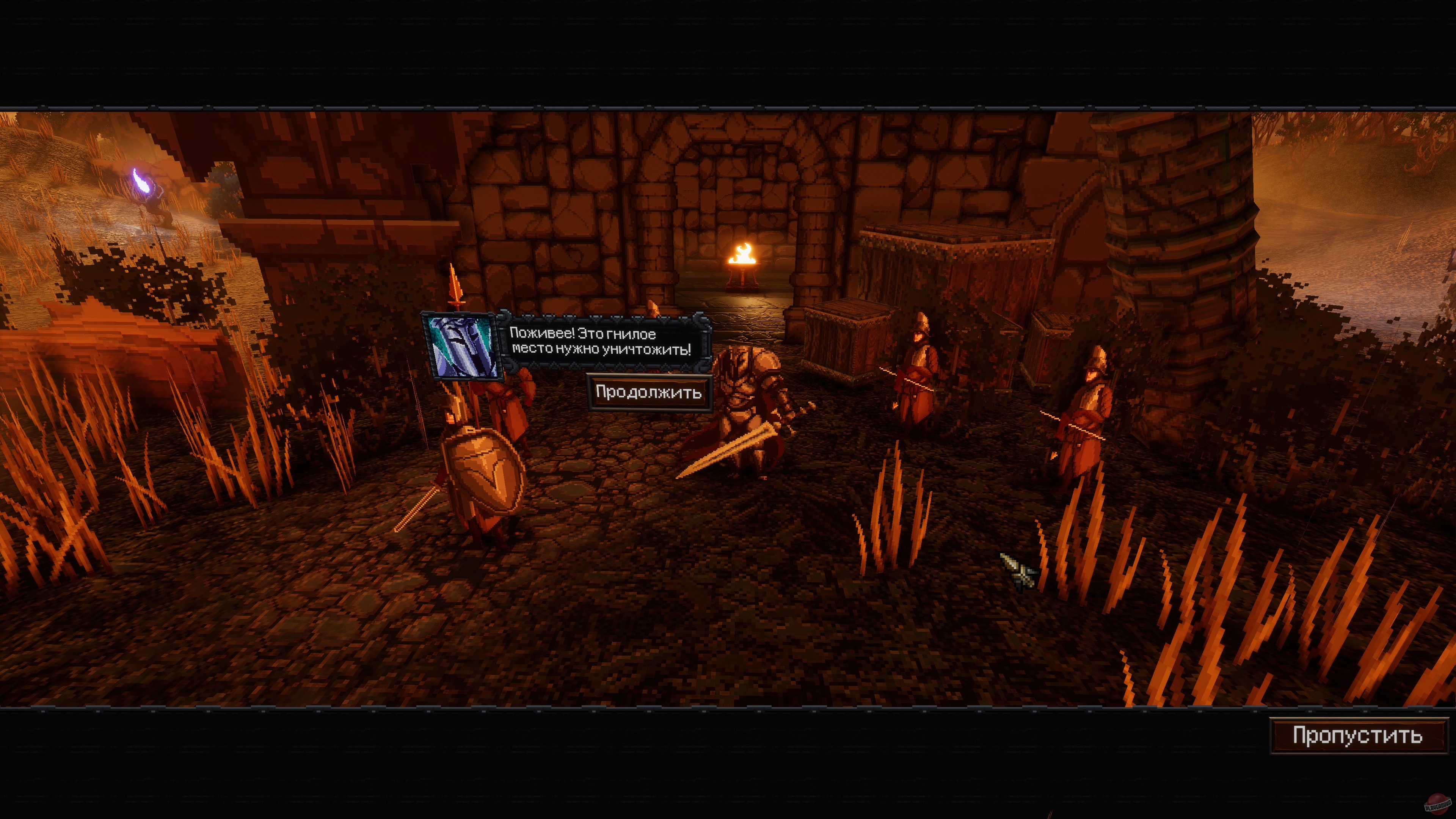Click the purple flame atop the left ruin
Viewport: 1456px width, 819px height.
(143, 181)
